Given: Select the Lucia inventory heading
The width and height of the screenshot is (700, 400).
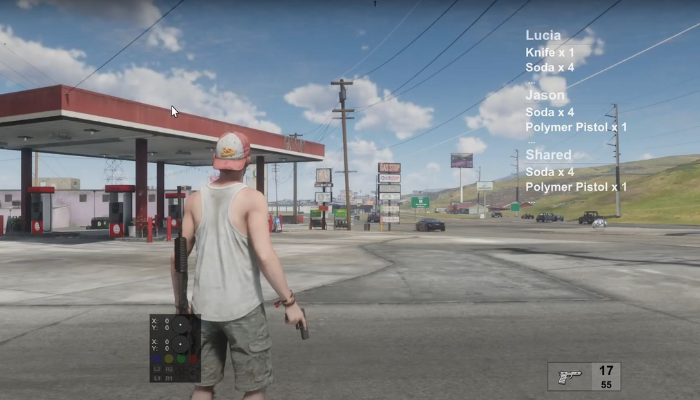Looking at the screenshot, I should [543, 35].
